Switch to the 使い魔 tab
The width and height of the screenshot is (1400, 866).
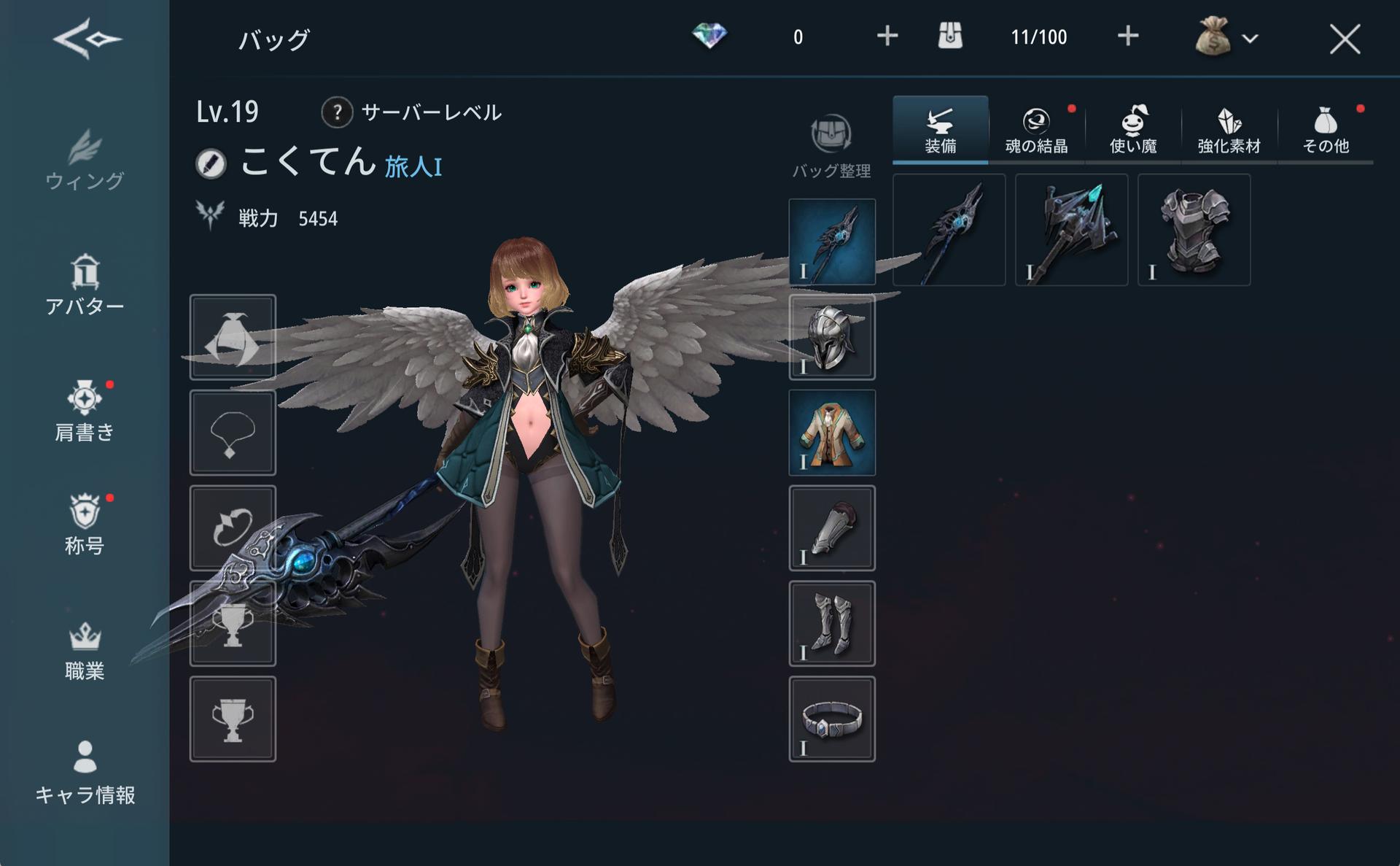[x=1133, y=131]
